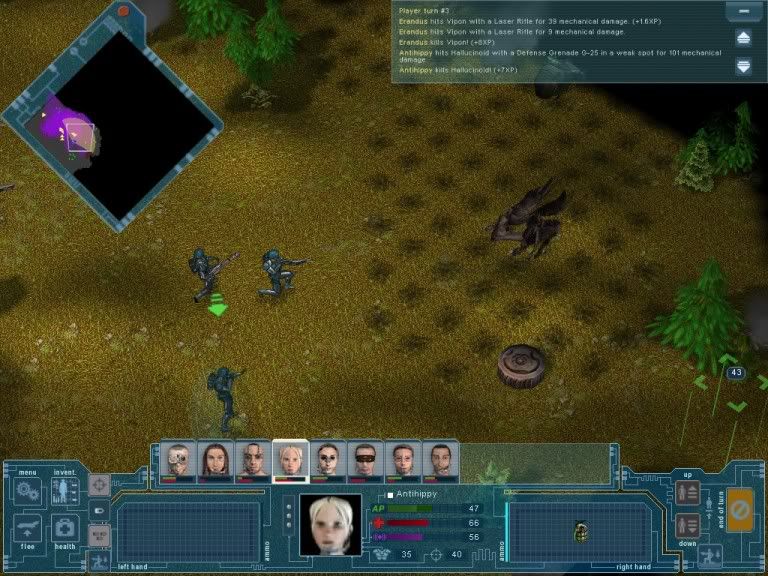768x576 pixels.
Task: Move the soldier down one level
Action: (x=687, y=524)
